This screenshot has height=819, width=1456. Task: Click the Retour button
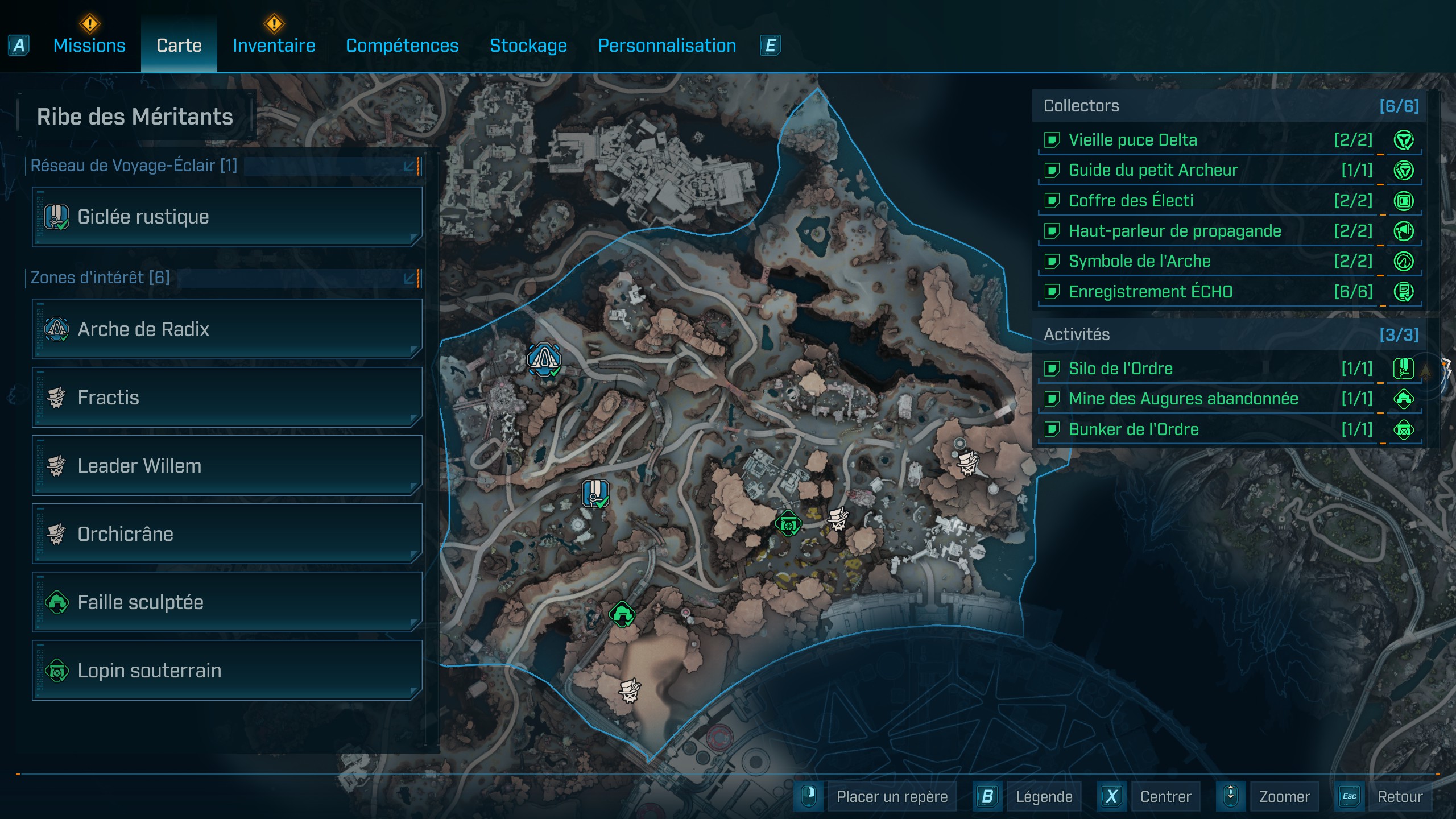click(1399, 797)
